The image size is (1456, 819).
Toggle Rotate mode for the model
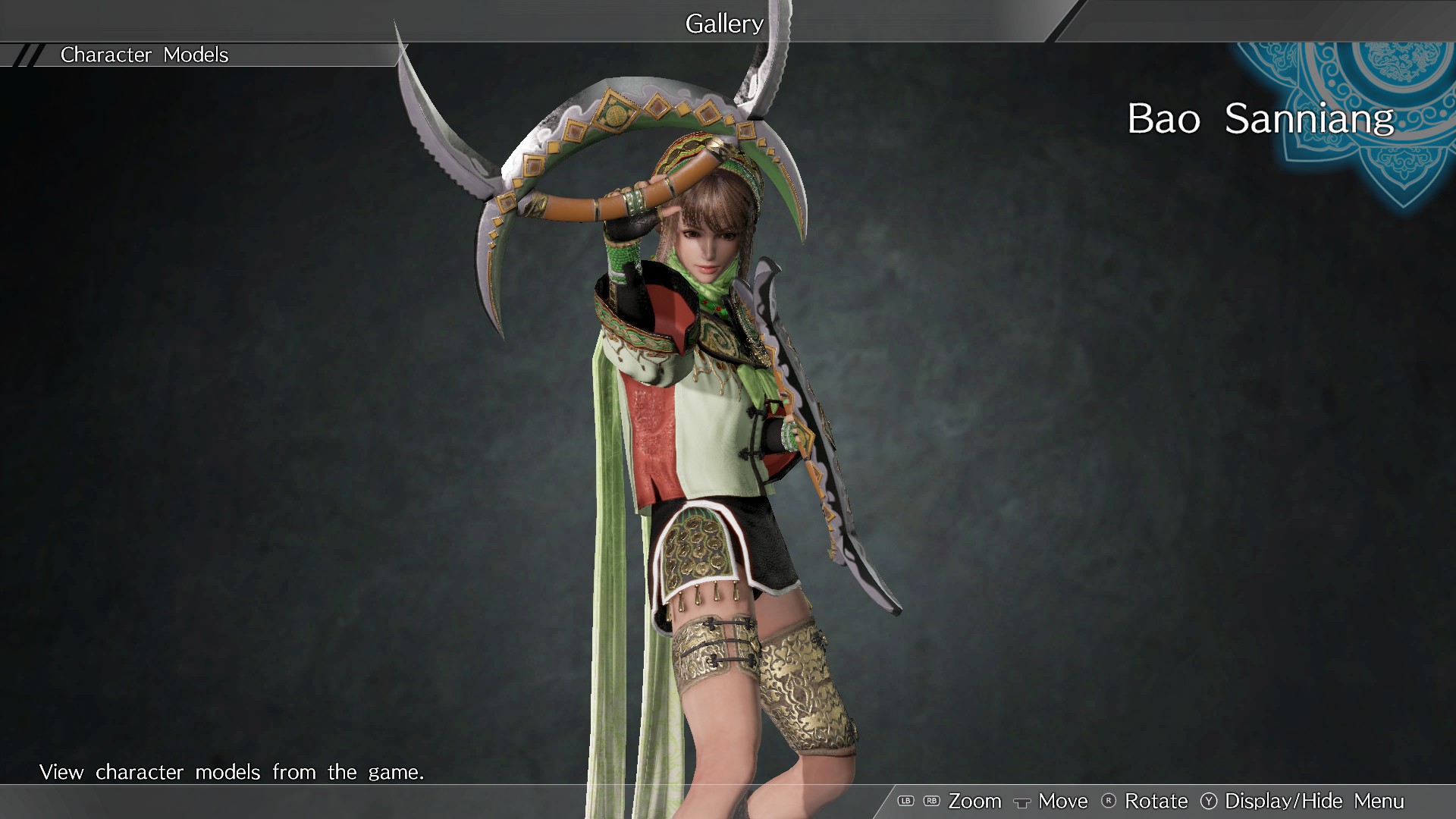coord(1156,801)
